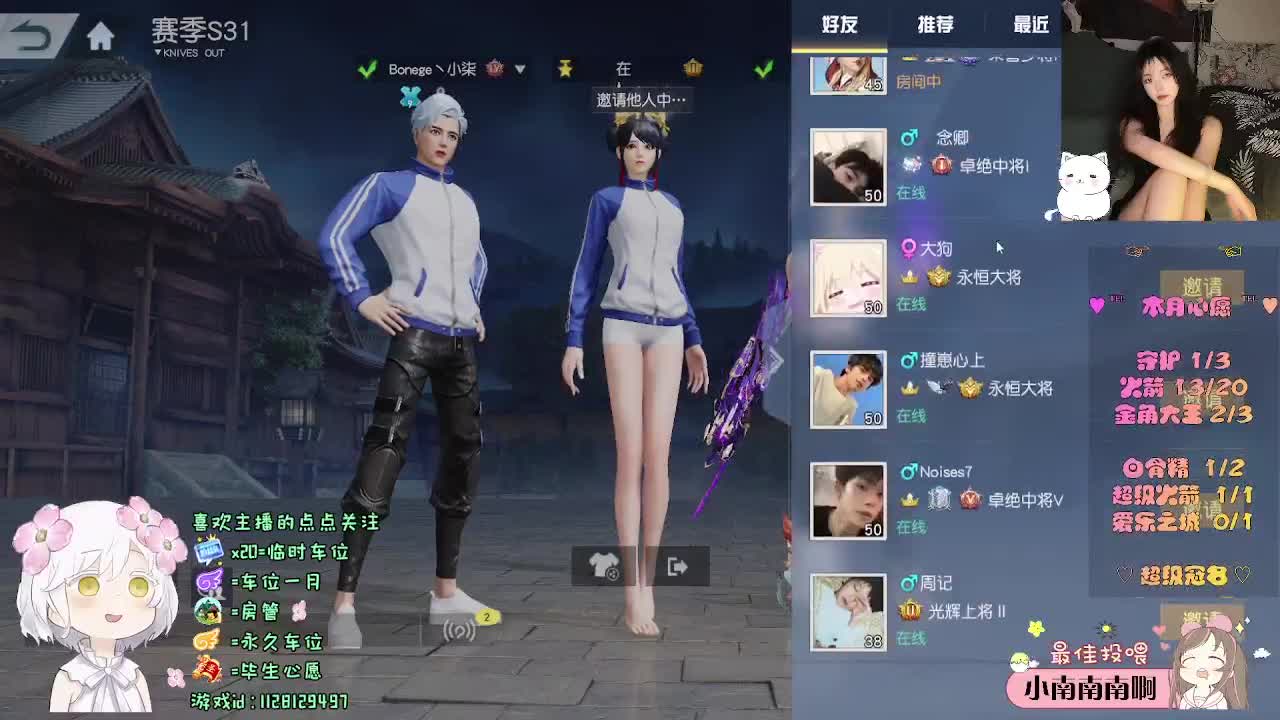Toggle the ready check above the female character
Image resolution: width=1280 pixels, height=720 pixels.
(762, 68)
